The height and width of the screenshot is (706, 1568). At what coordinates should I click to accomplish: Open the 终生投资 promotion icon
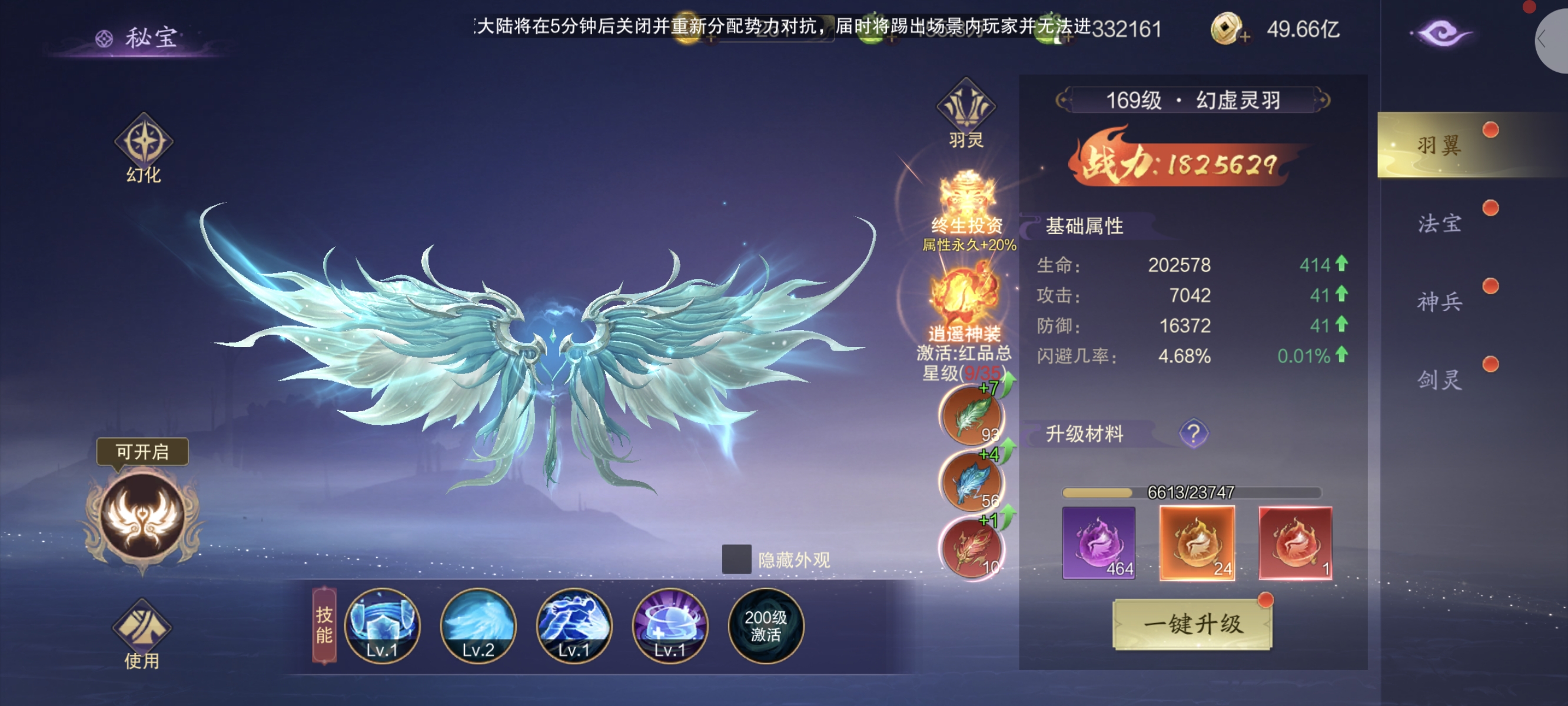tap(966, 207)
